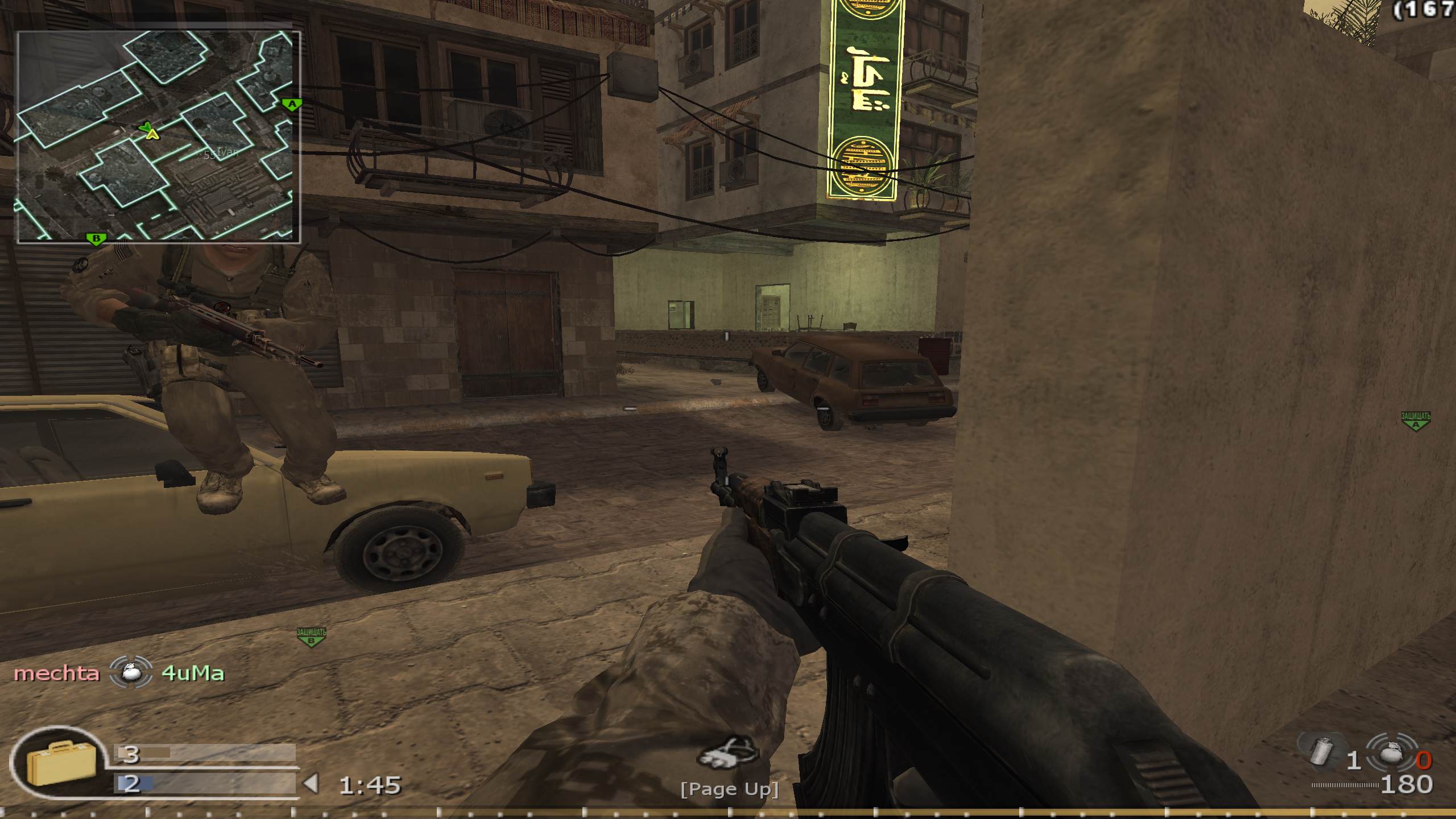
Task: Click the player name 4uMa
Action: 195,673
